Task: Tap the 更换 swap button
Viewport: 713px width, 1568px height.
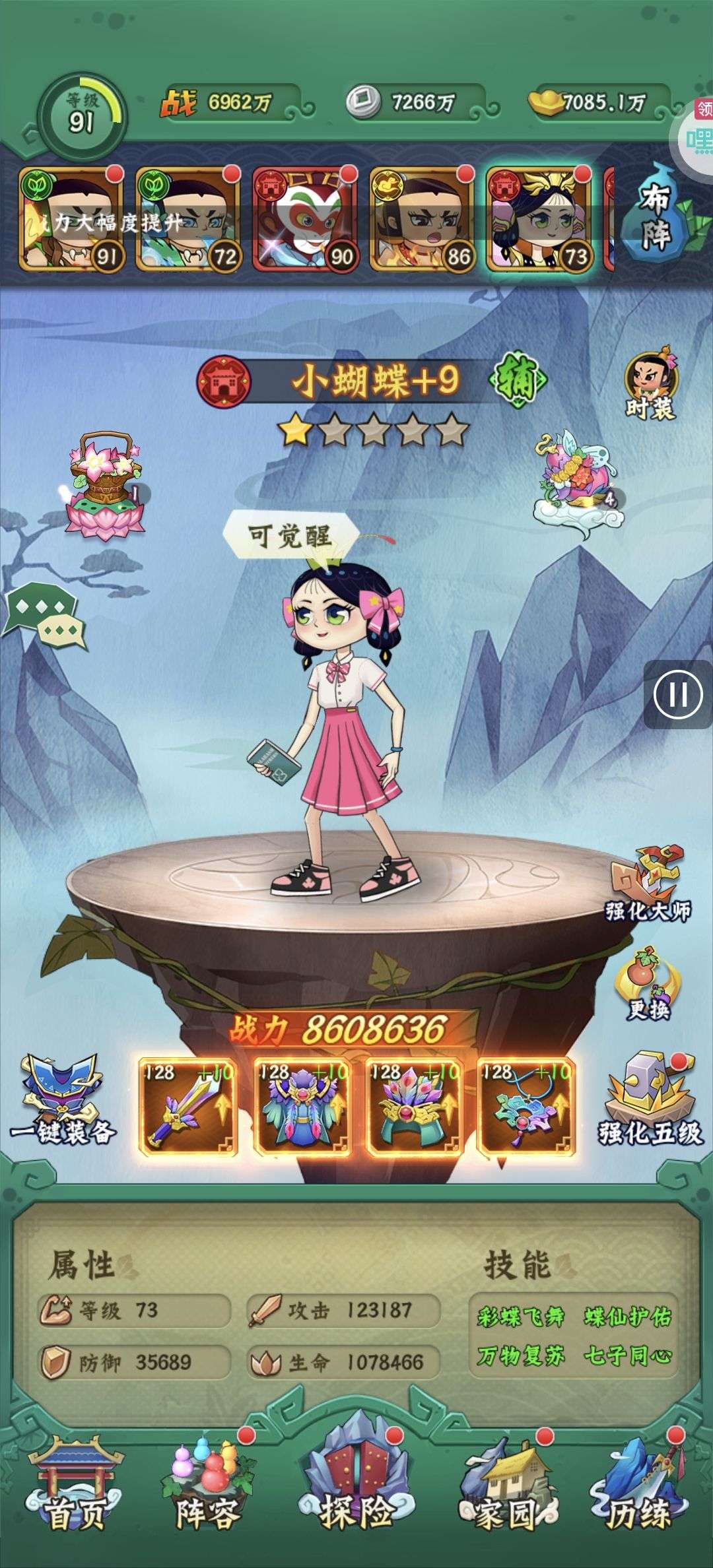Action: click(x=648, y=985)
